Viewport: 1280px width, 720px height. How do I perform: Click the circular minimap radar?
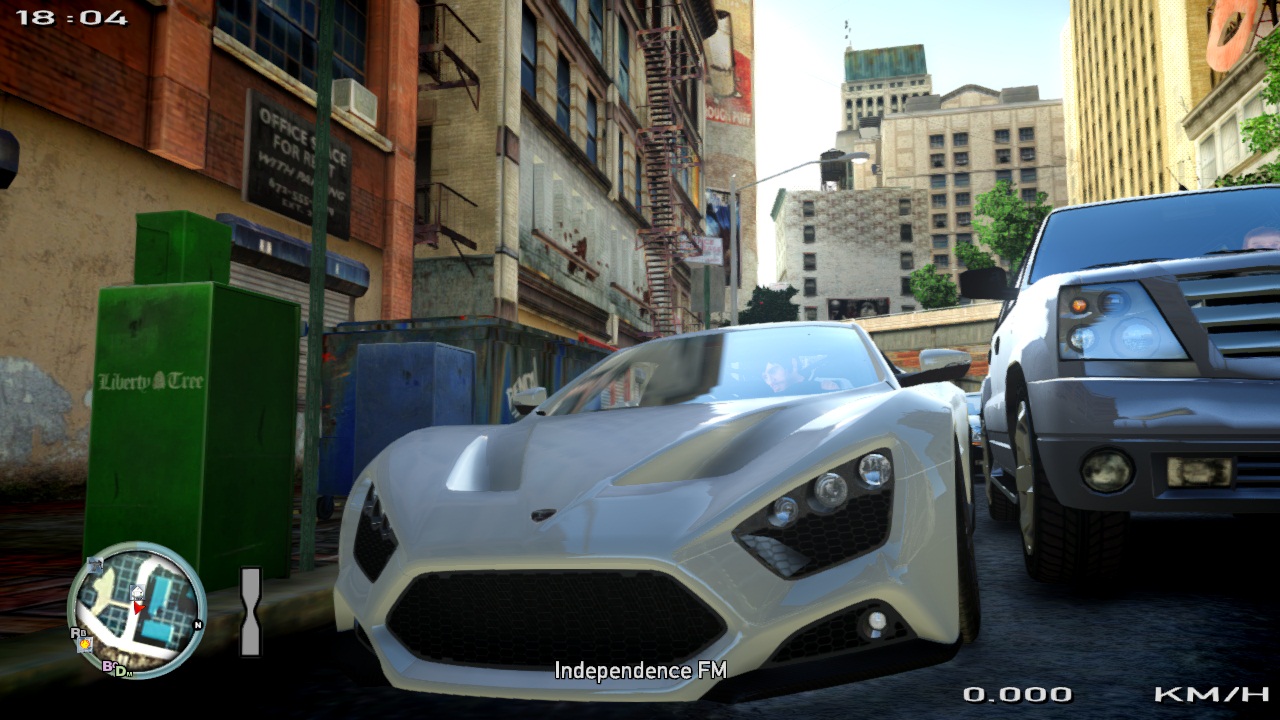coord(137,610)
